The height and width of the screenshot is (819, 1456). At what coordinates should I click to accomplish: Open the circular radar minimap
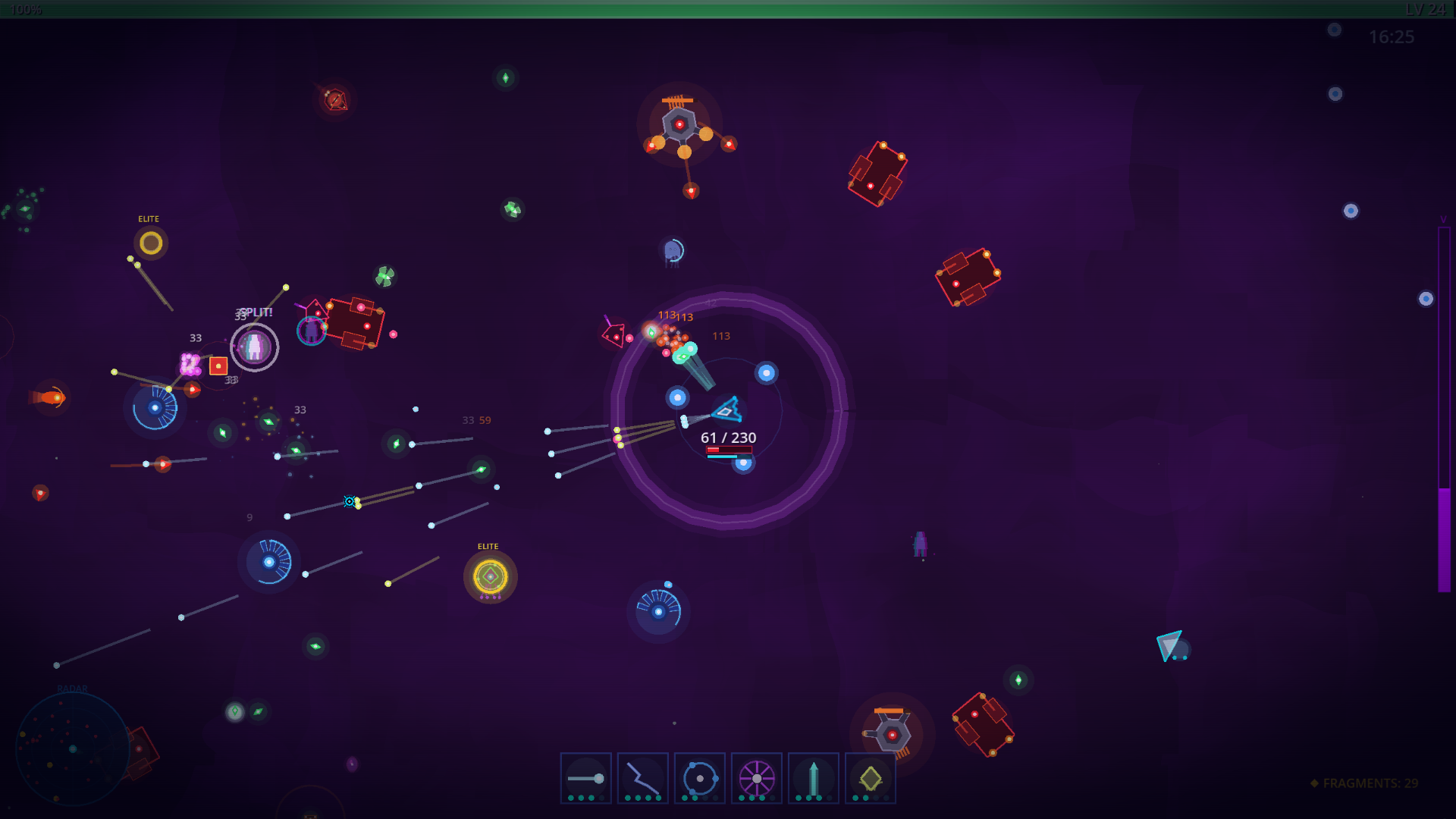[73, 748]
